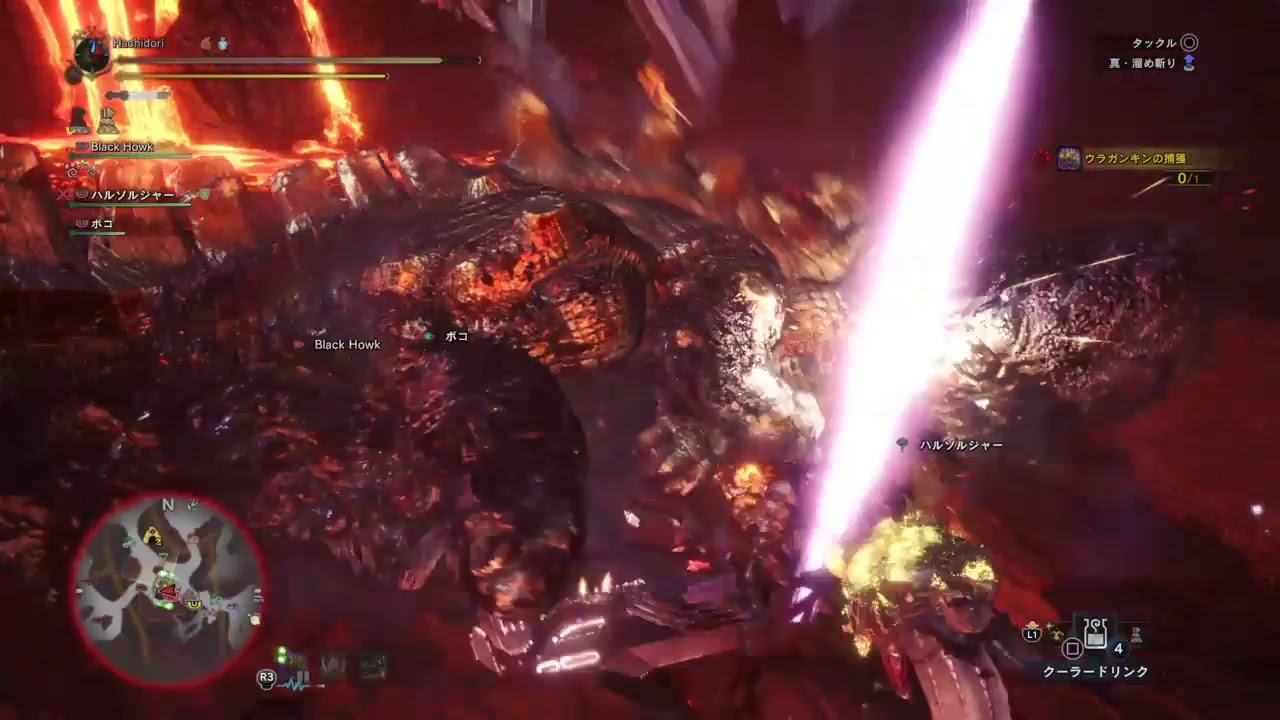Click the stamina buff icon beside Hachidori's name

point(205,44)
